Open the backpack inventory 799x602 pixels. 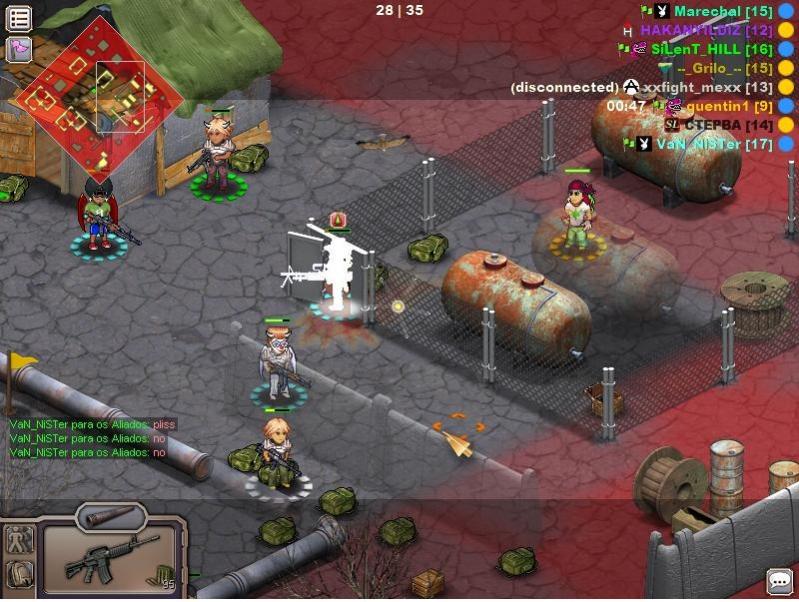pos(19,574)
